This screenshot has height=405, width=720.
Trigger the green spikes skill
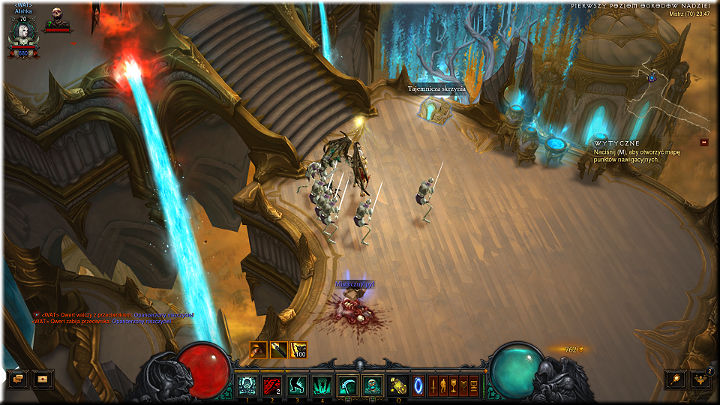(322, 384)
